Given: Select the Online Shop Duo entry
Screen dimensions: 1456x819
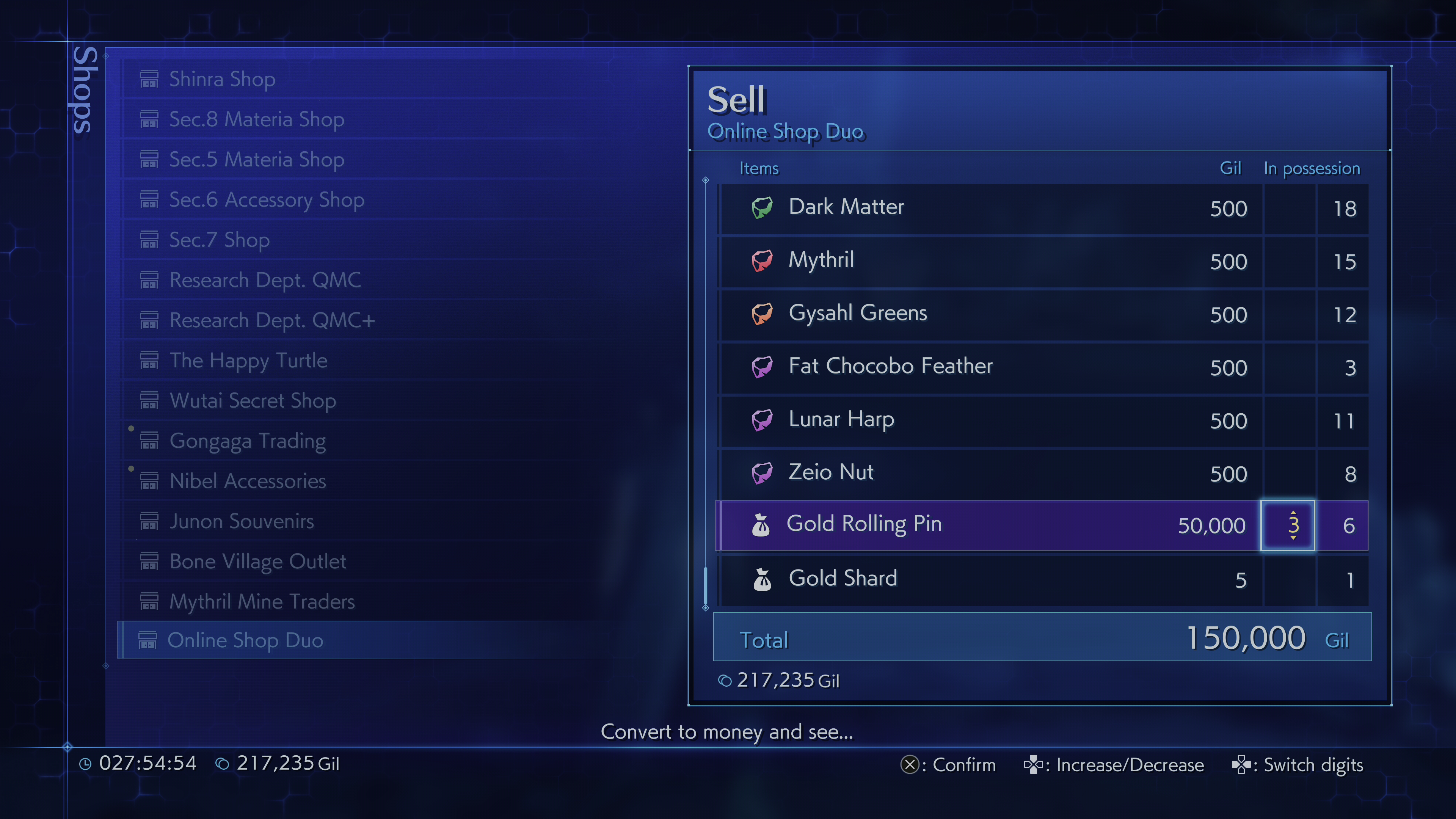Looking at the screenshot, I should click(245, 640).
